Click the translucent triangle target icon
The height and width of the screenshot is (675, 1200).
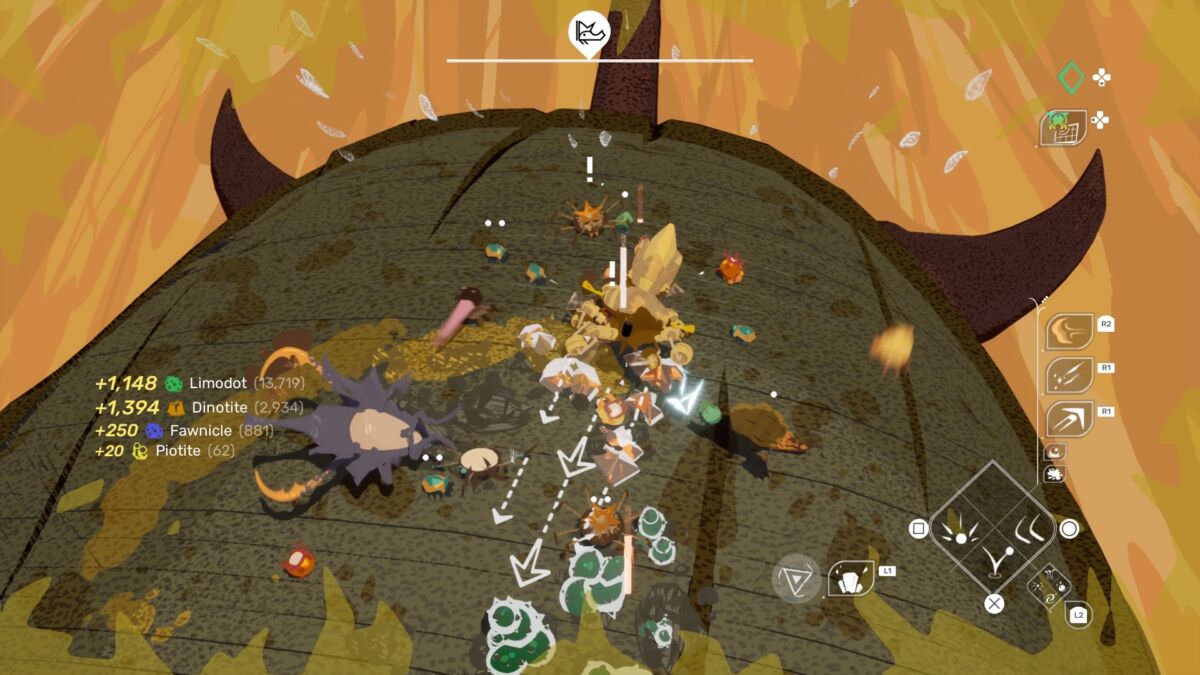pos(796,578)
